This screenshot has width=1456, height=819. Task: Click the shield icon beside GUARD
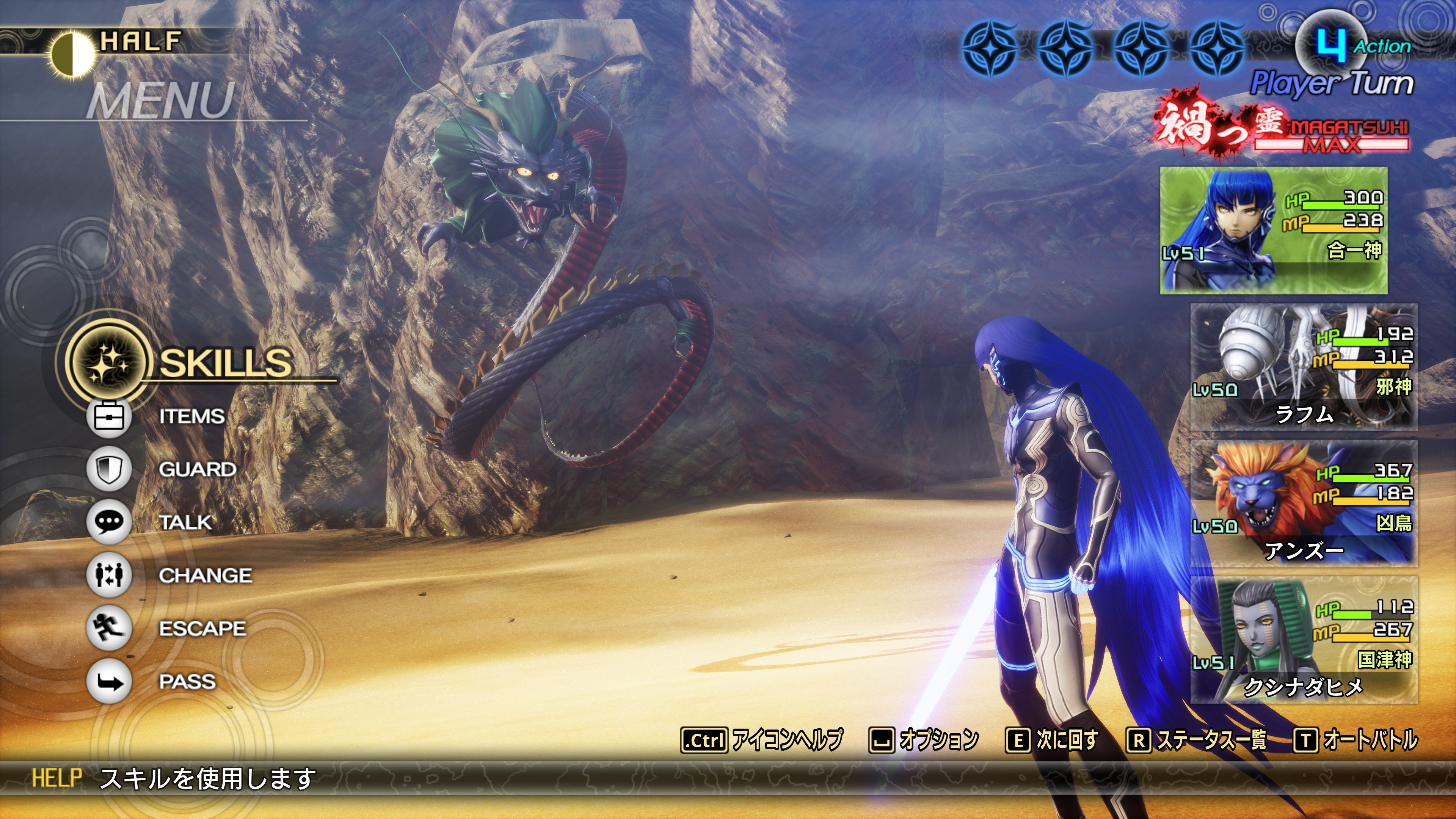[x=108, y=469]
